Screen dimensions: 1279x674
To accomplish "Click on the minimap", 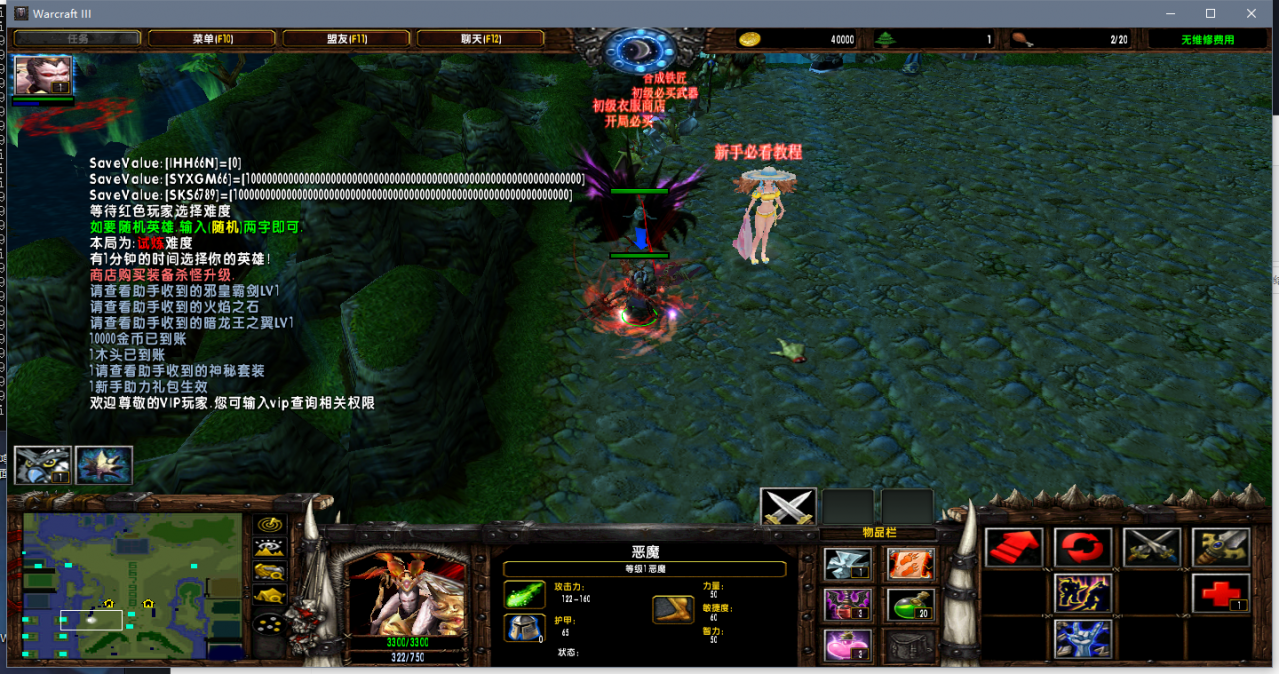I will pyautogui.click(x=132, y=586).
